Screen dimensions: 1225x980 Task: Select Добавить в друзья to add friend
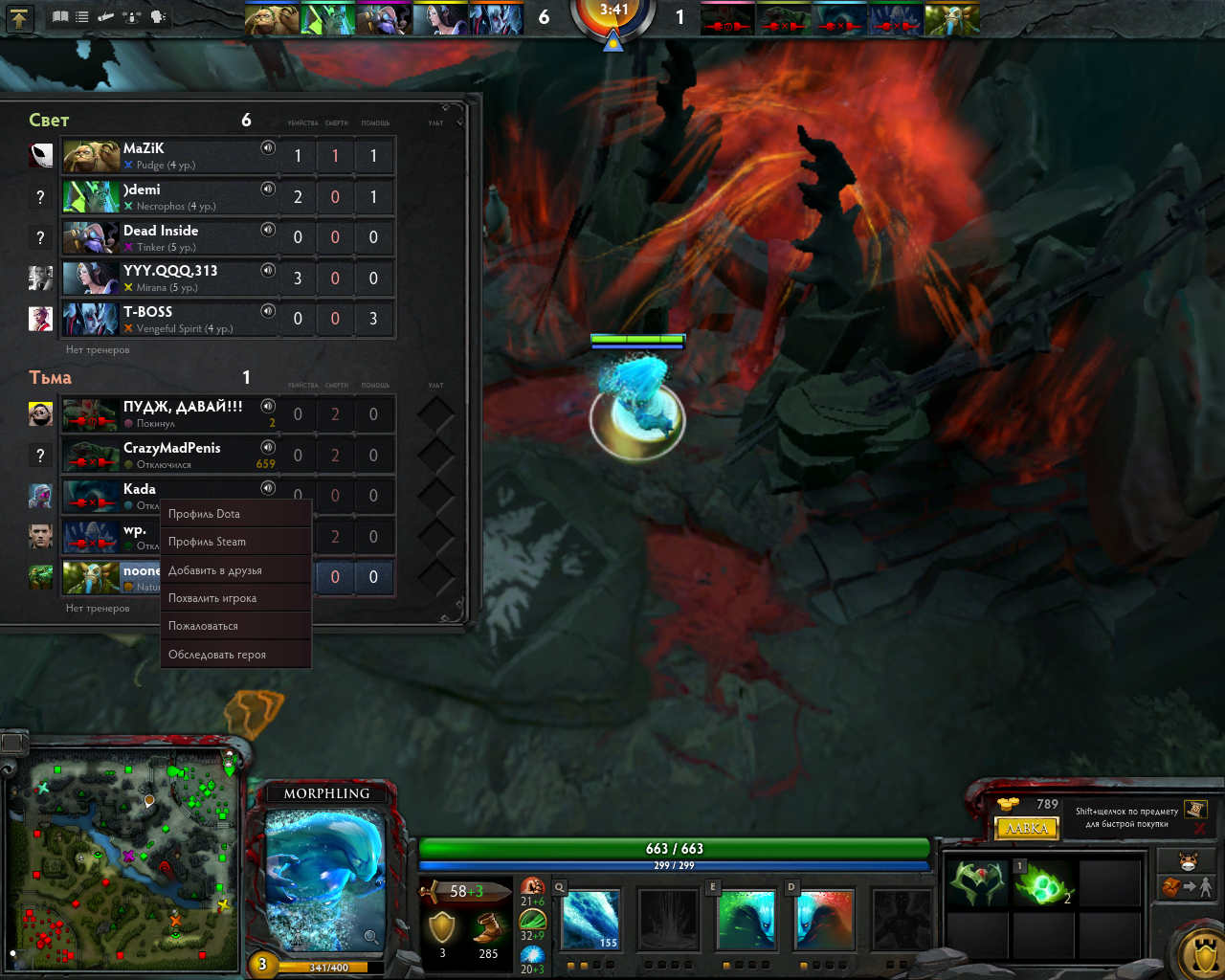point(235,570)
